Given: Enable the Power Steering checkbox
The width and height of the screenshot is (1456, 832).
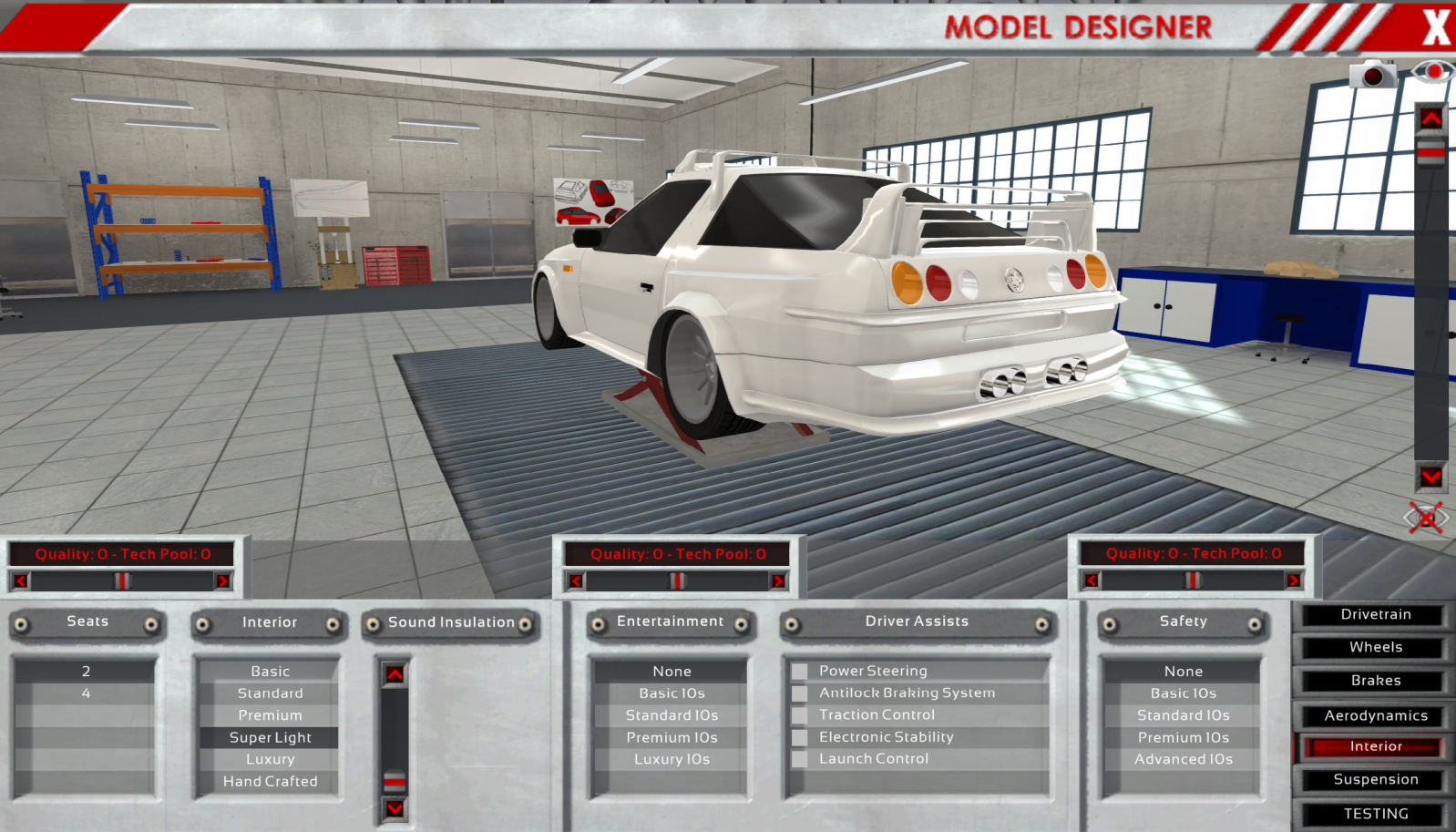Looking at the screenshot, I should 800,672.
